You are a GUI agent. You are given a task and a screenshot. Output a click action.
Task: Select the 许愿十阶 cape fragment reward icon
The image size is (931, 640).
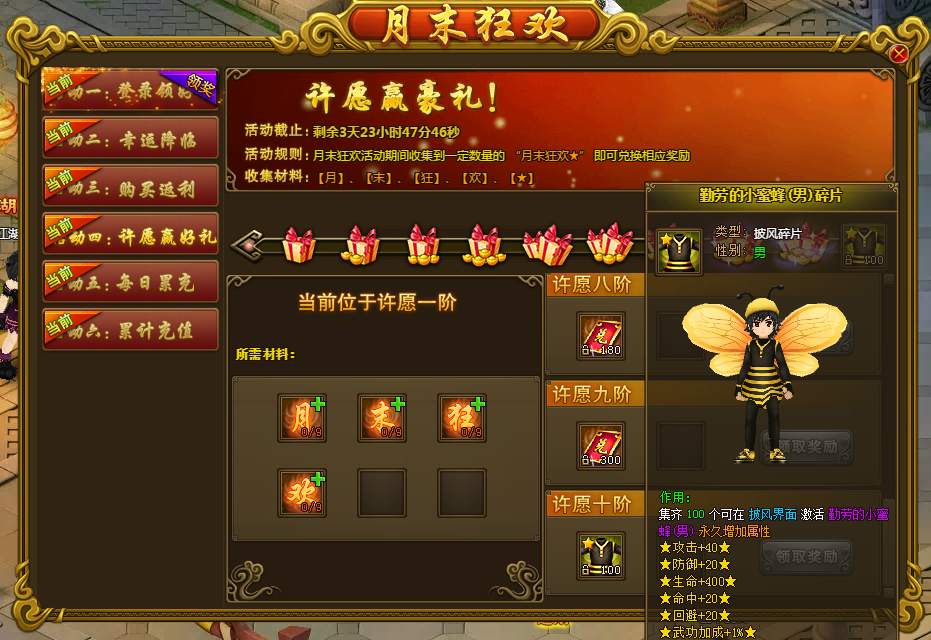(601, 555)
